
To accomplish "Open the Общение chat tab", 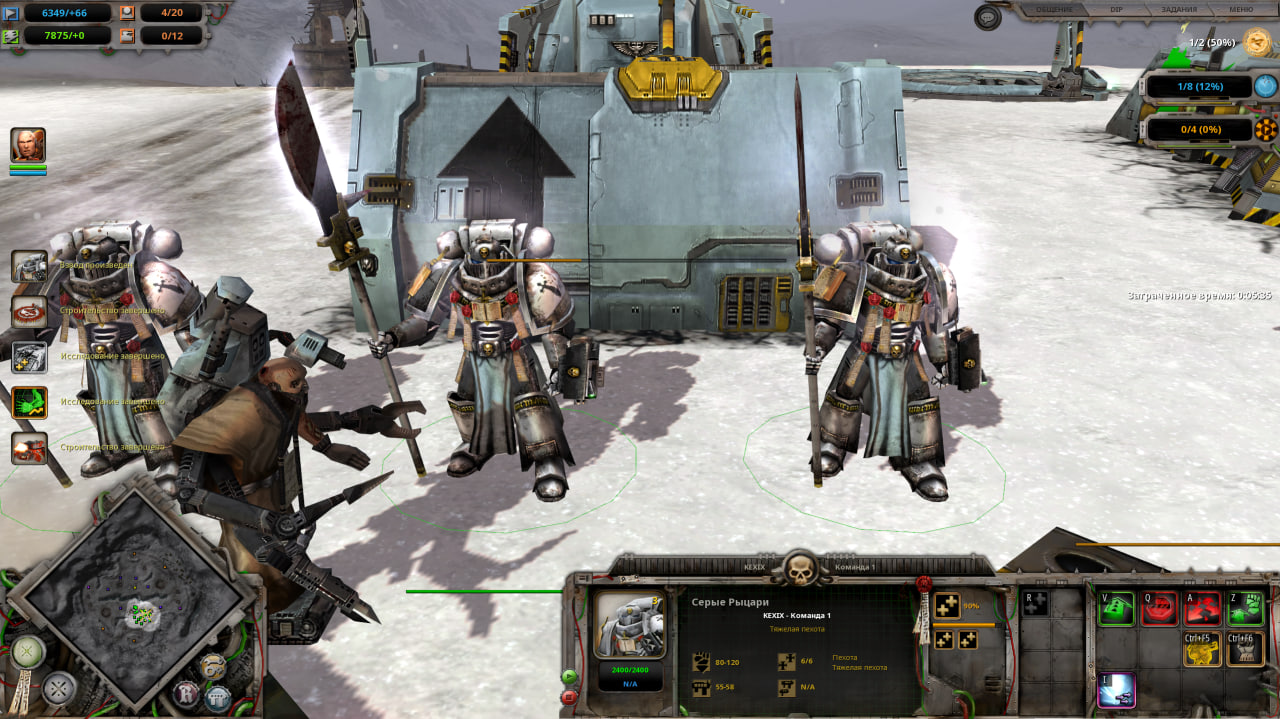I will pyautogui.click(x=1054, y=10).
